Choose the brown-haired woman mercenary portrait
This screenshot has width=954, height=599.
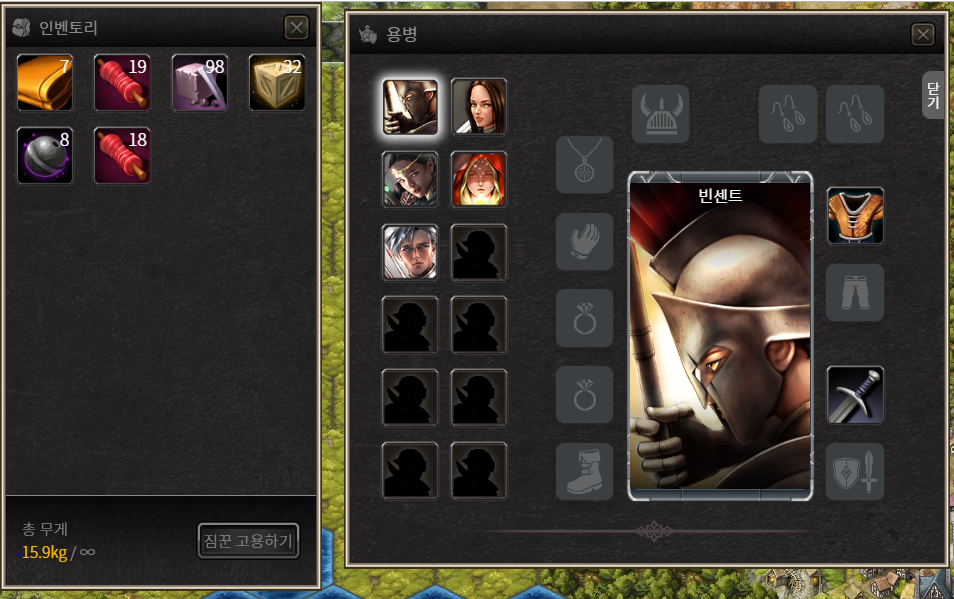[479, 106]
